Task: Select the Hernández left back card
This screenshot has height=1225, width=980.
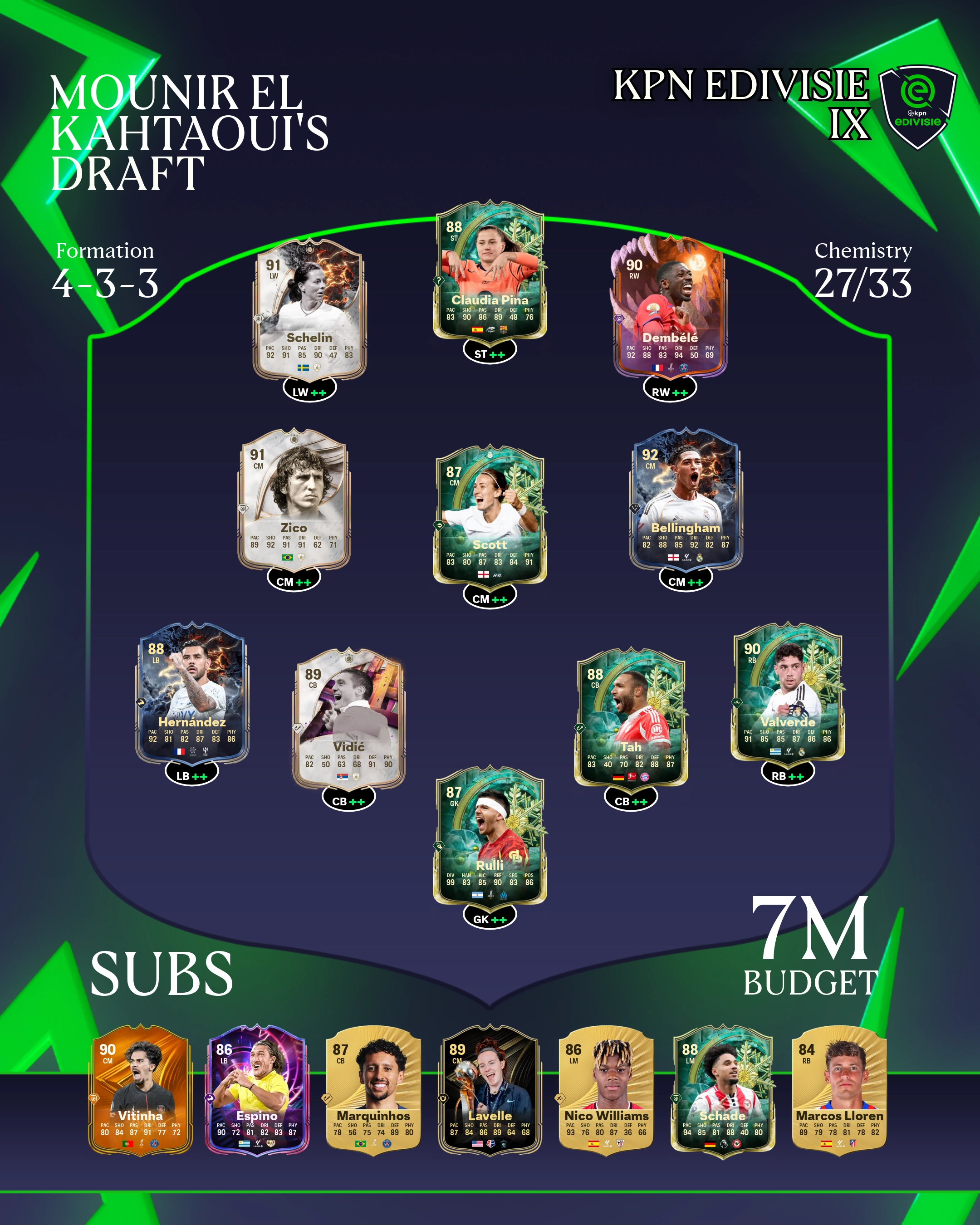Action: coord(192,694)
